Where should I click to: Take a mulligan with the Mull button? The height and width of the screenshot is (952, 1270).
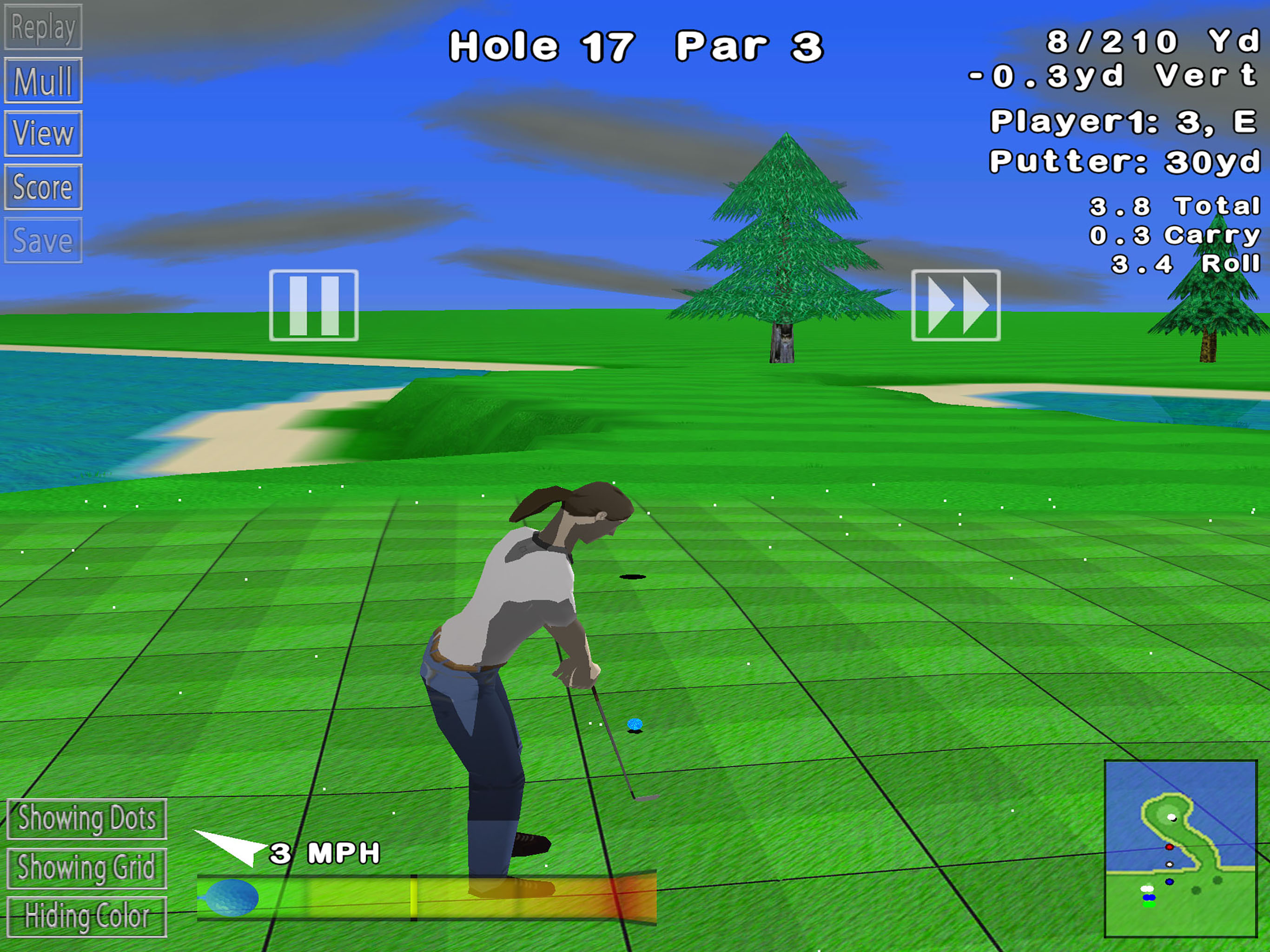click(x=43, y=80)
